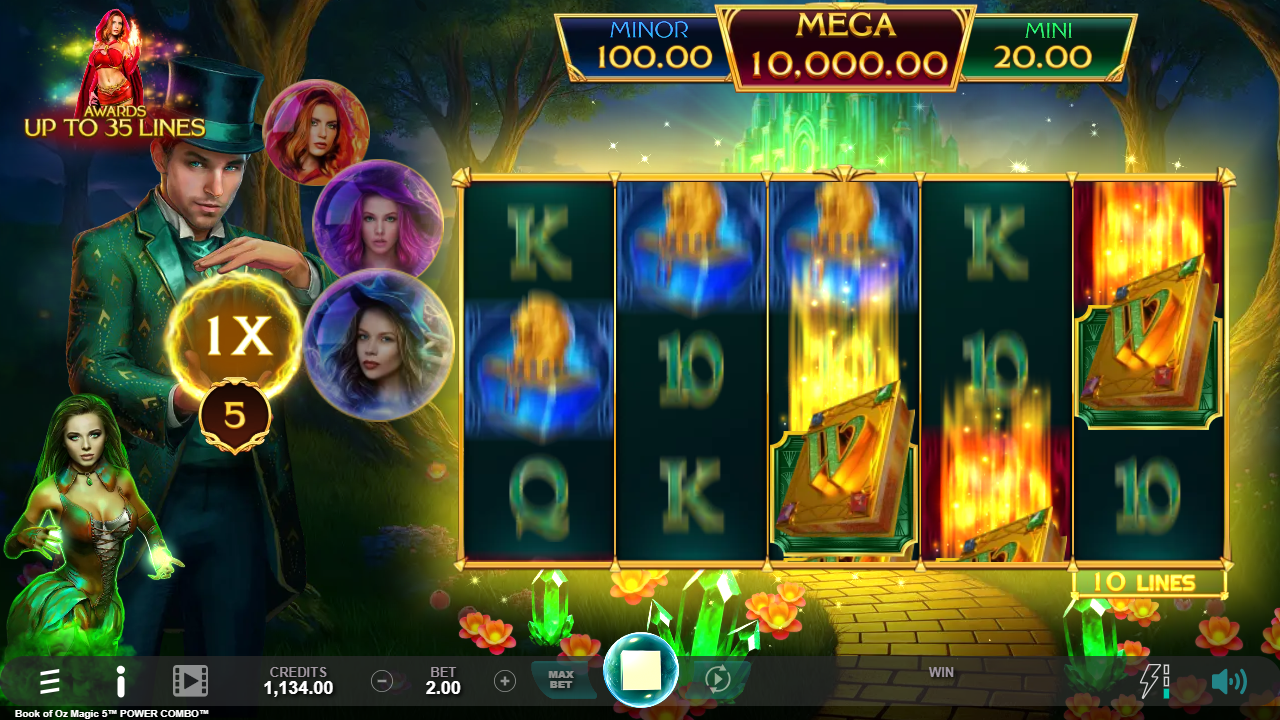Toggle the lightning bolt quick spin
The width and height of the screenshot is (1280, 720).
click(1153, 681)
